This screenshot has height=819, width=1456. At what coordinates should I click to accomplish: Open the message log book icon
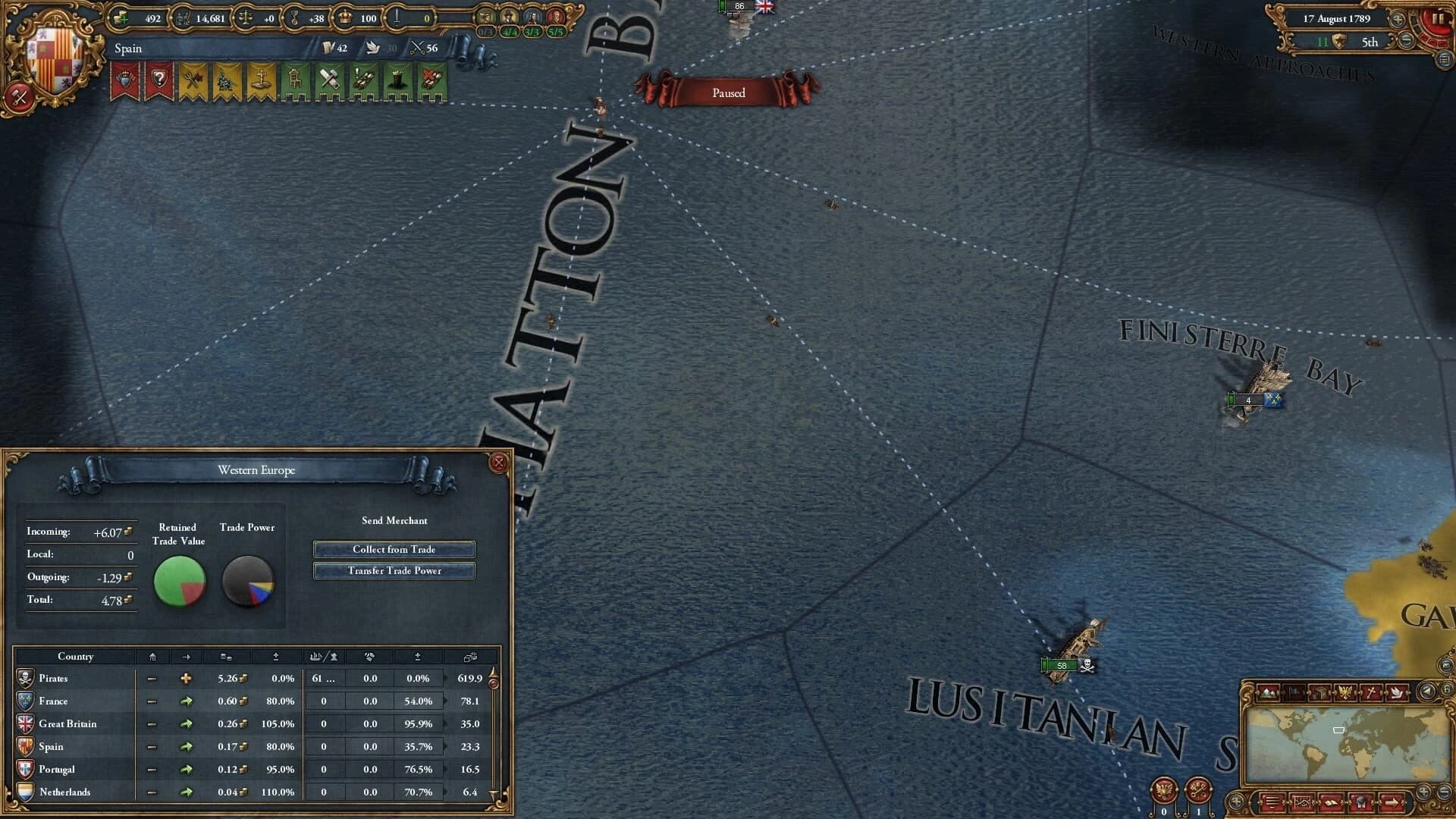point(1332,802)
